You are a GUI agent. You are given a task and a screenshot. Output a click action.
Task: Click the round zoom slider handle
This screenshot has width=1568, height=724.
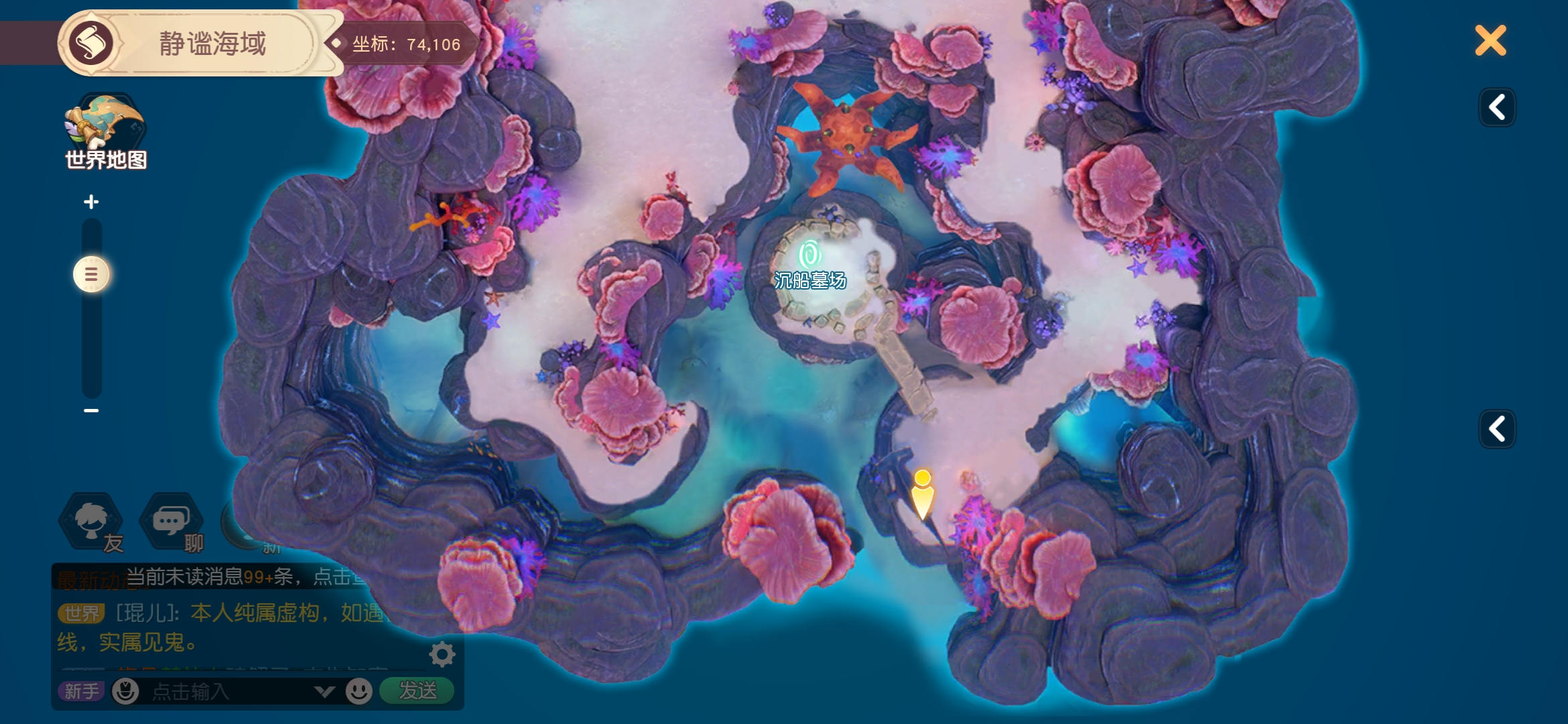coord(91,274)
